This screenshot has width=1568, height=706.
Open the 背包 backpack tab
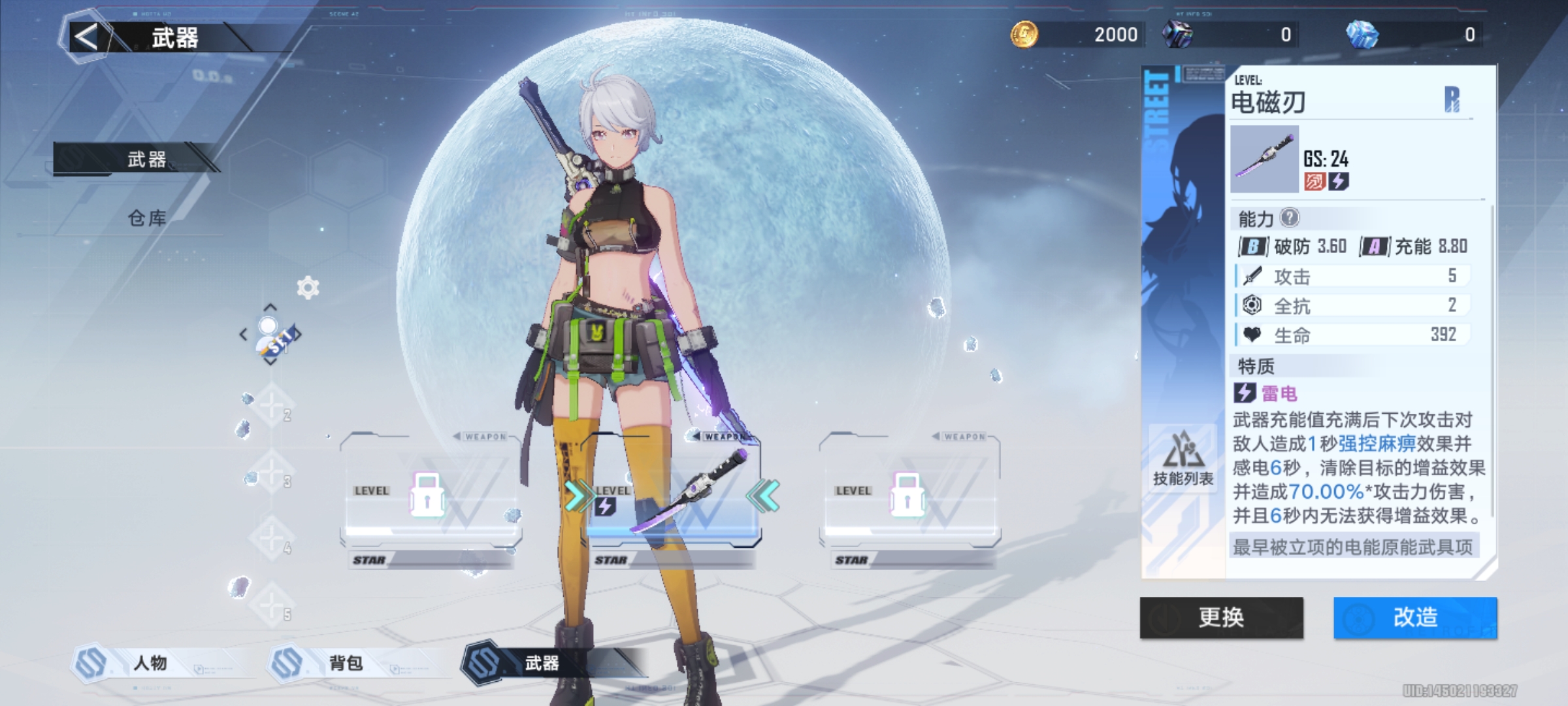click(x=346, y=663)
